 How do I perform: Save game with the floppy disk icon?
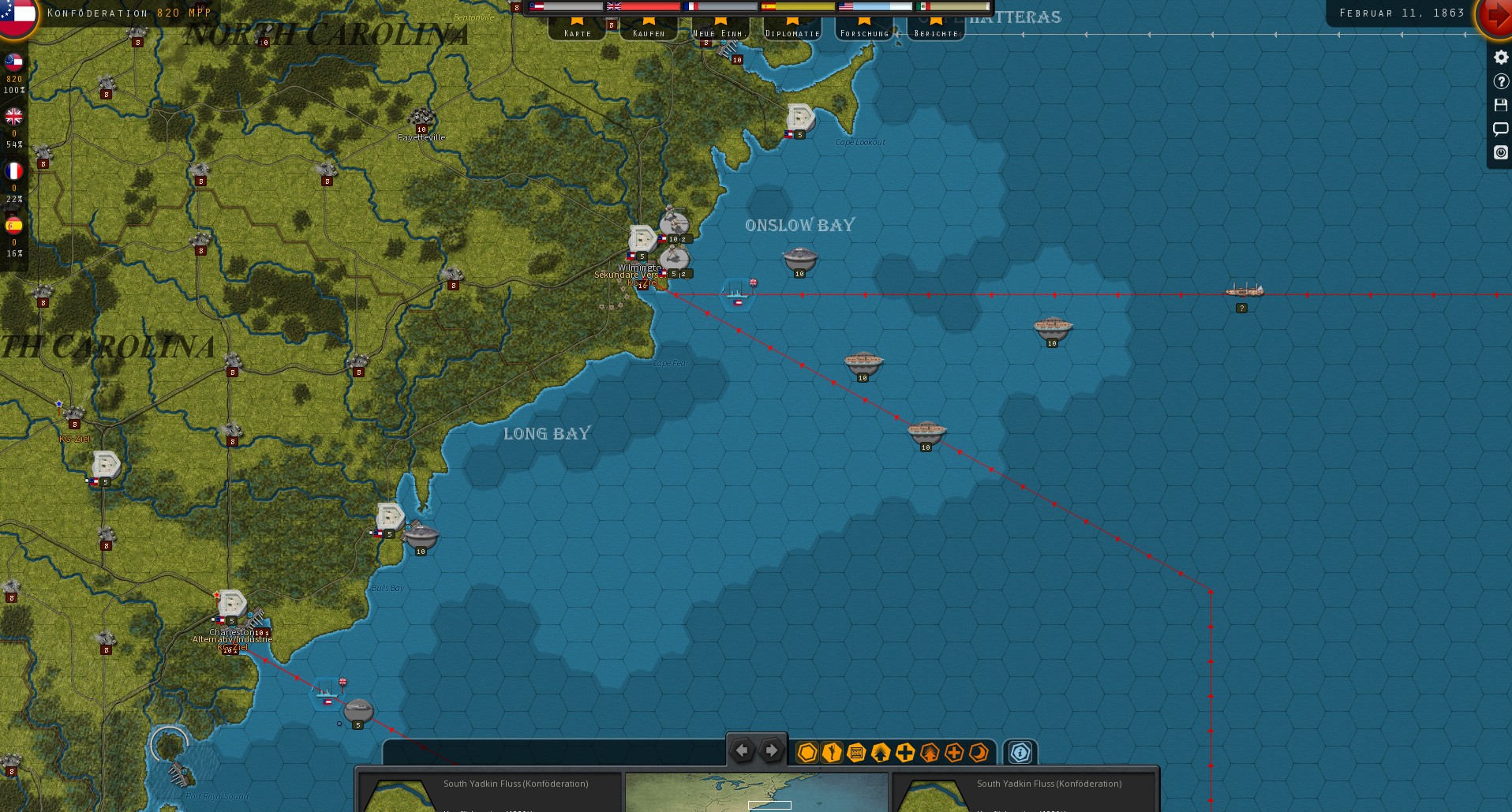click(1500, 105)
